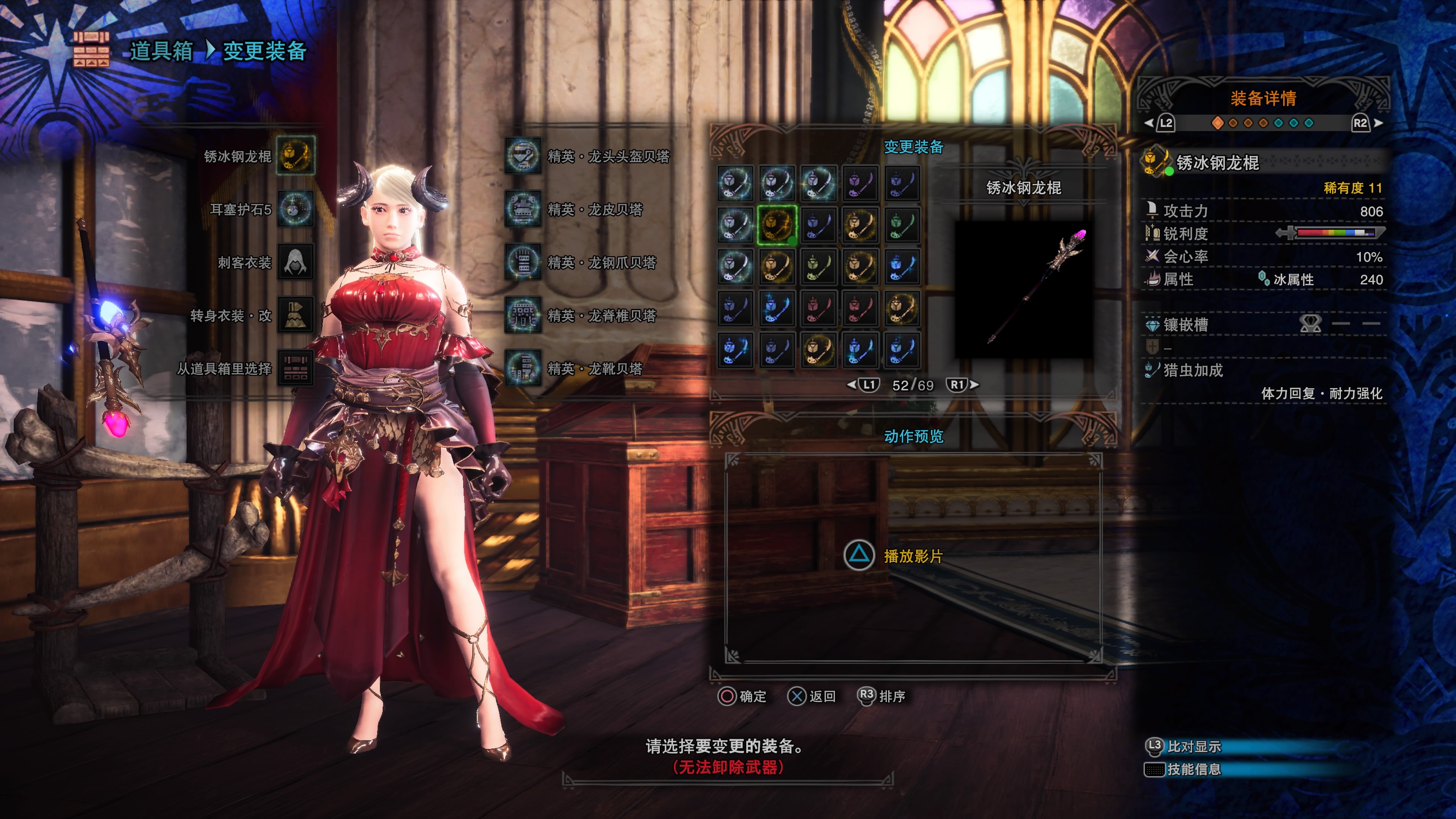Select 精英·龙头头盔贝塔 helmet slot
The width and height of the screenshot is (1456, 819).
click(523, 155)
